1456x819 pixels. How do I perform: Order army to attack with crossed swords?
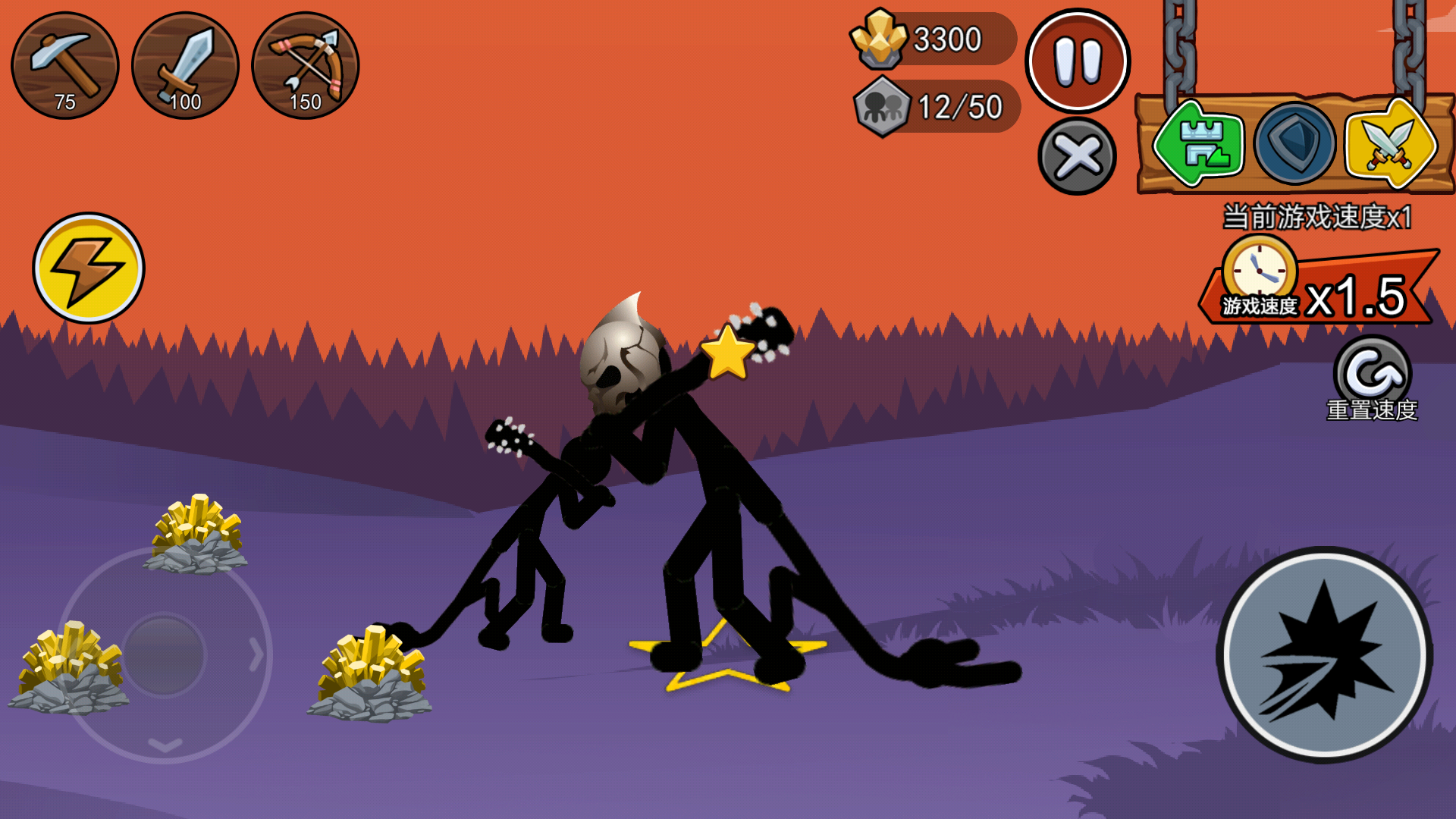click(1389, 143)
